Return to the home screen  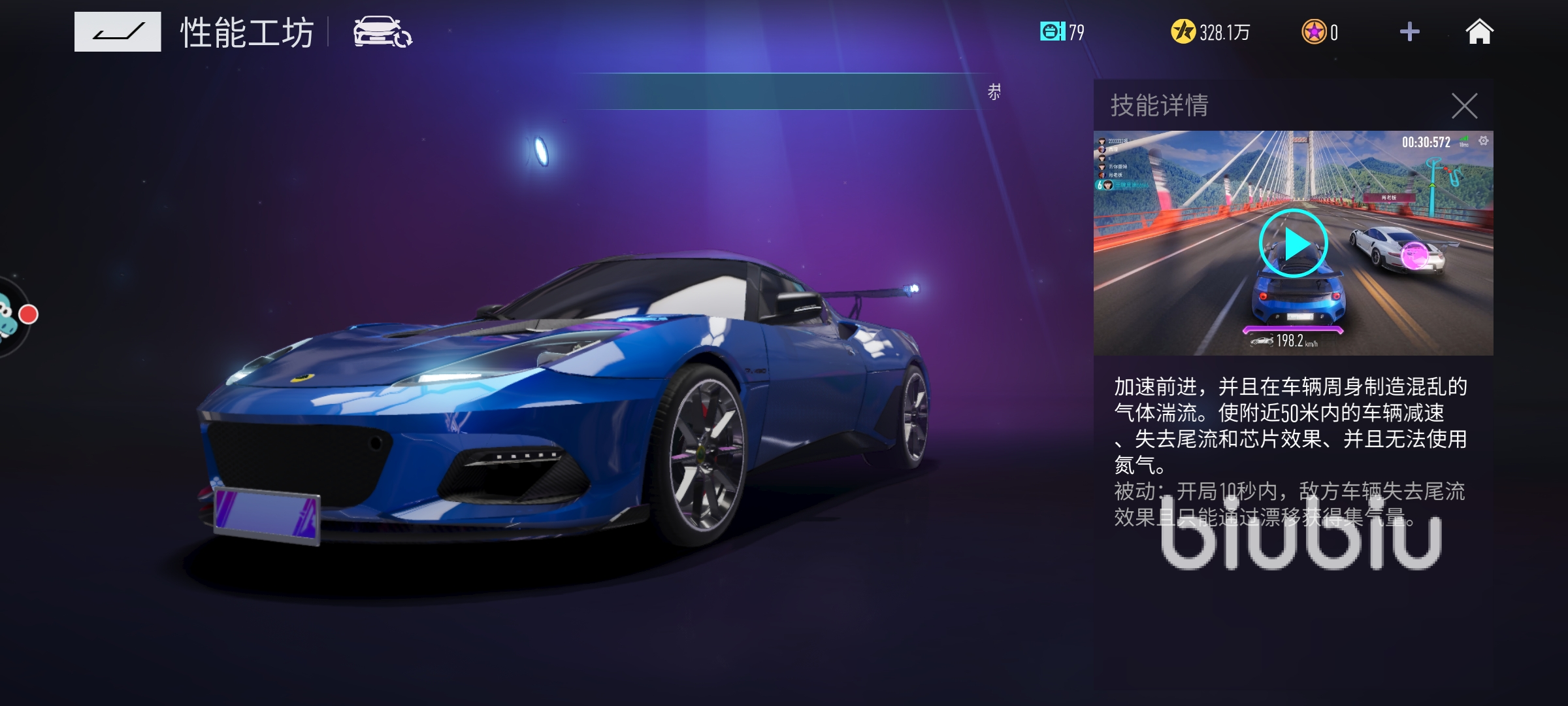(x=1479, y=32)
